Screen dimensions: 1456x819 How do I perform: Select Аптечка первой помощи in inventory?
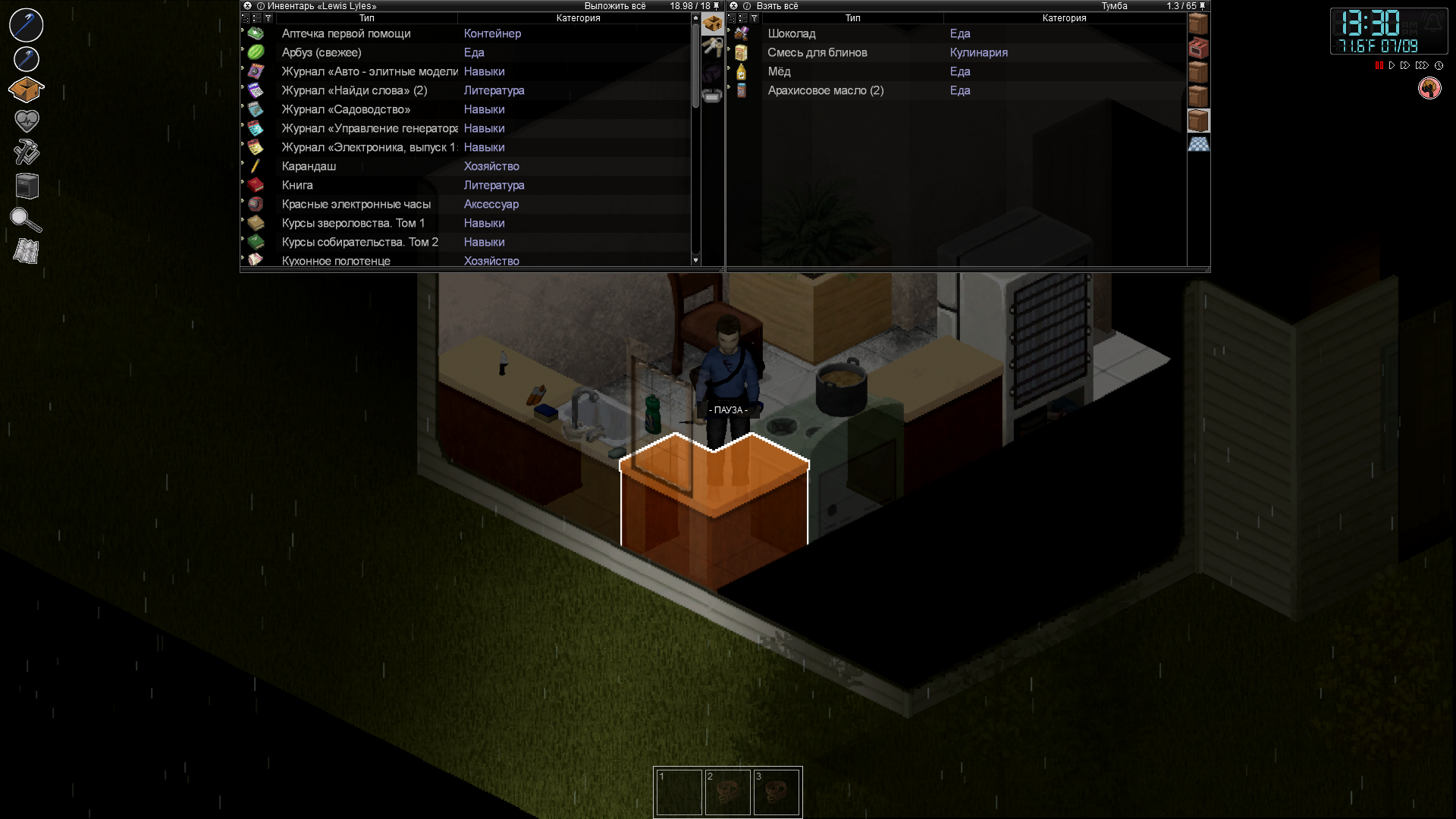coord(346,33)
